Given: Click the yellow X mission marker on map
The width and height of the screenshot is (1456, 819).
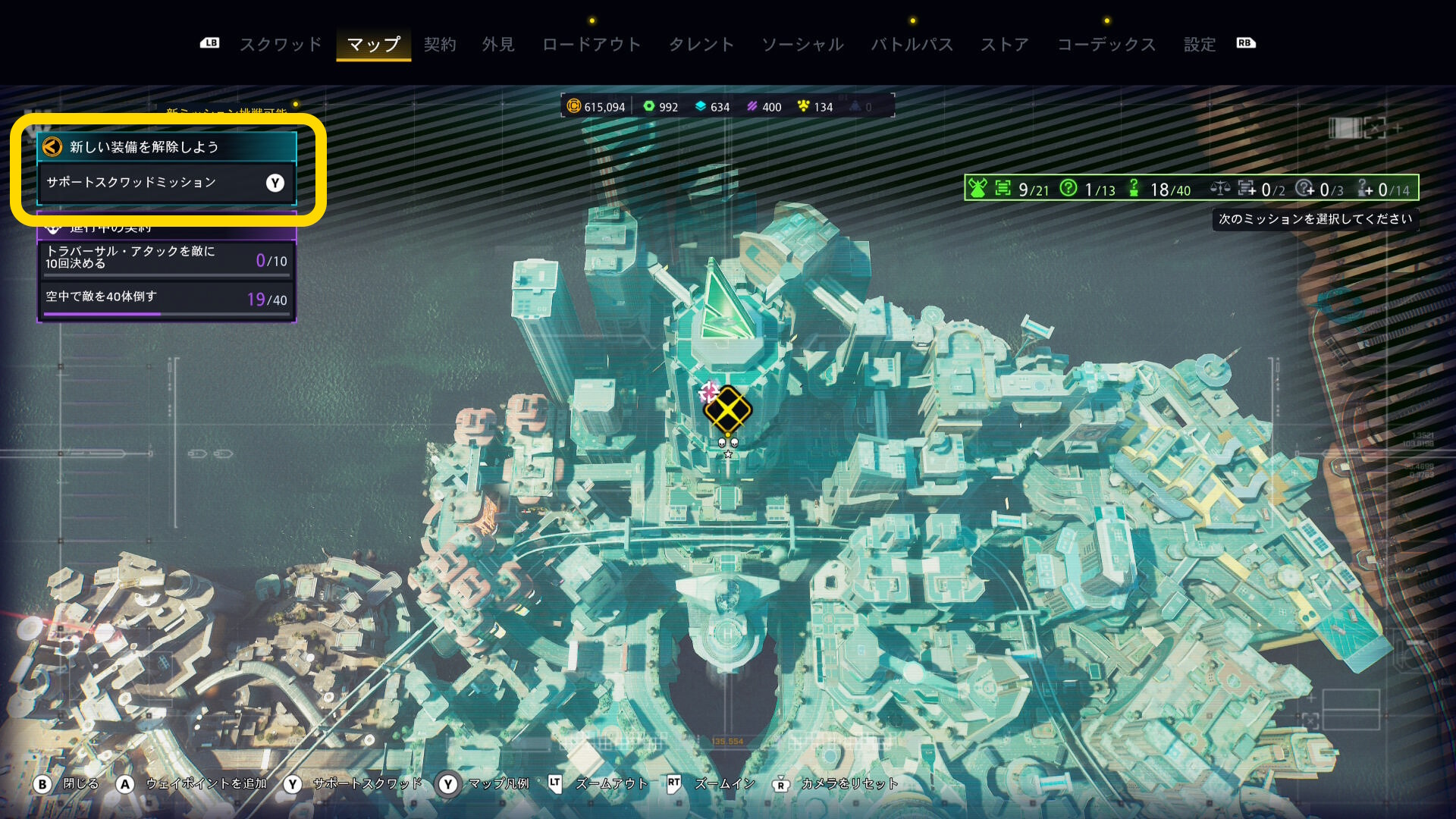Looking at the screenshot, I should coord(727,409).
